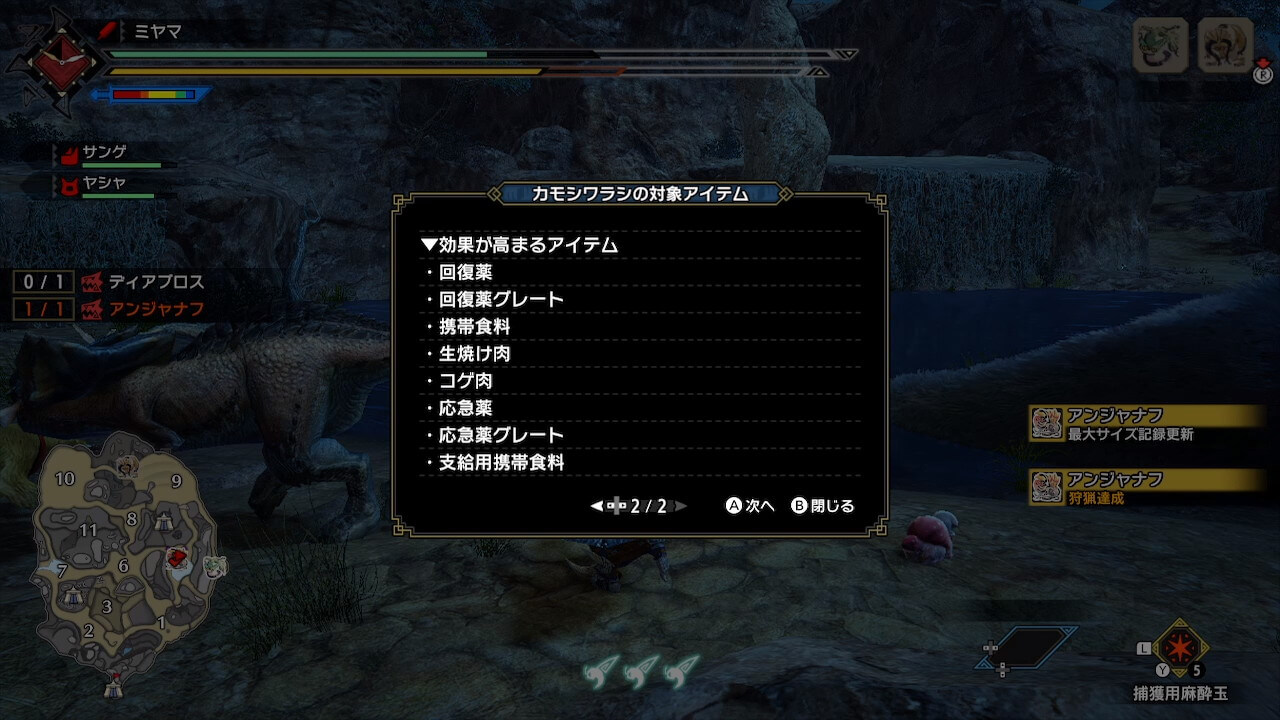Go to the previous page with the left arrow
The image size is (1280, 720).
(597, 506)
